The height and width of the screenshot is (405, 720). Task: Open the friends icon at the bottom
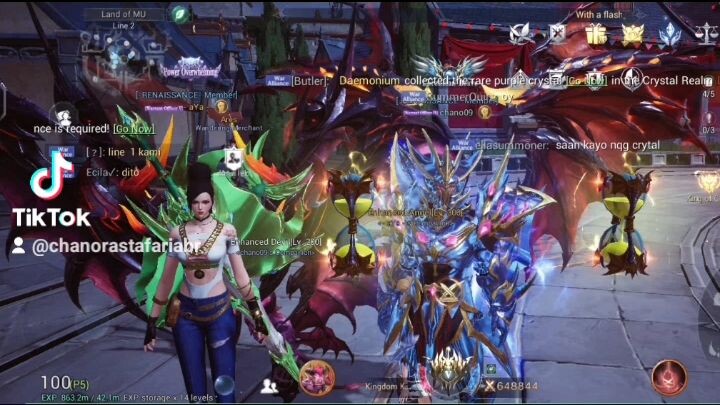click(x=269, y=385)
